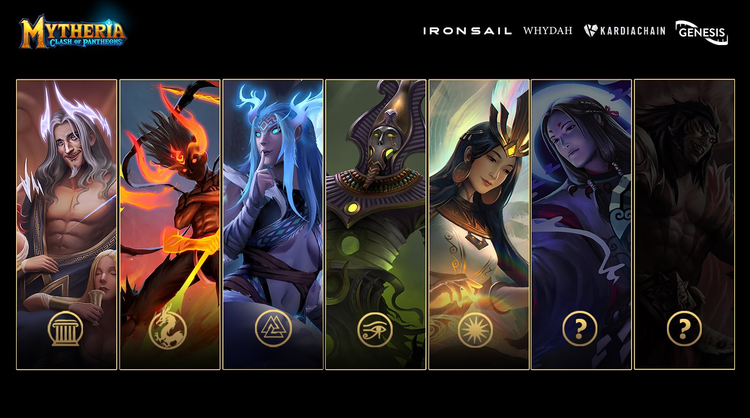Click the Genesis logo
Viewport: 750px width, 418px height.
click(x=701, y=33)
